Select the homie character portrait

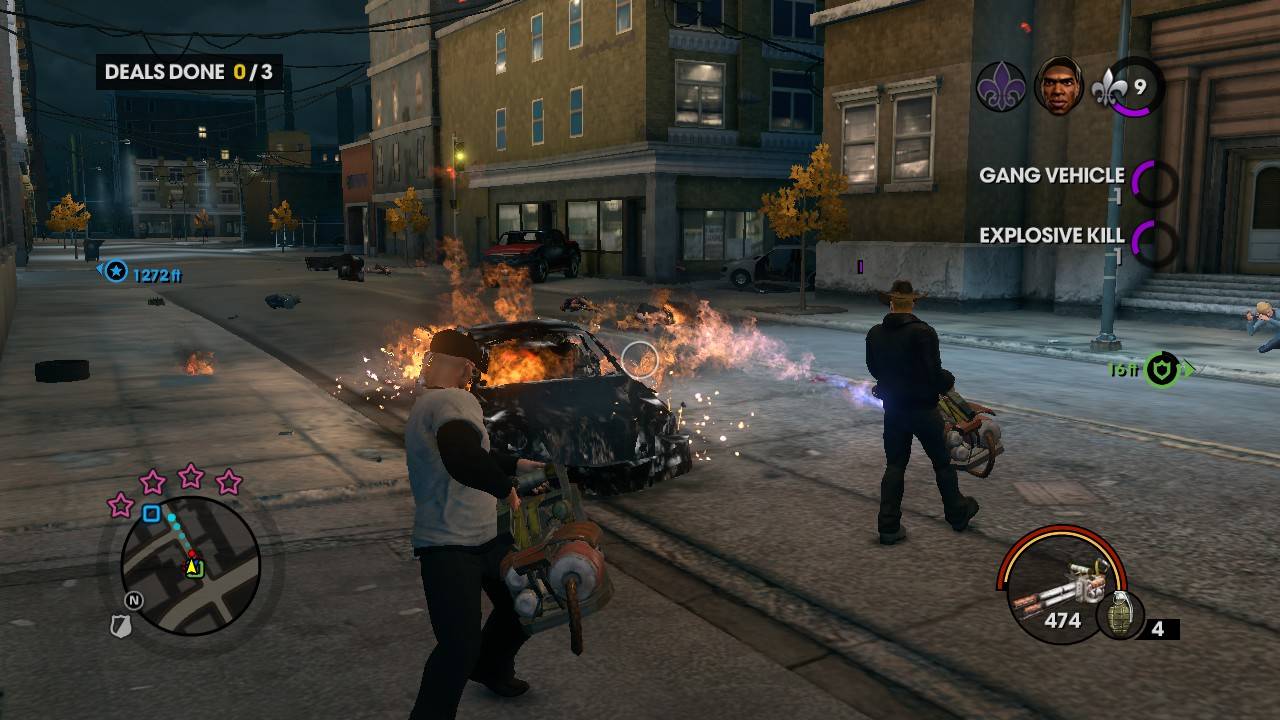[1058, 86]
